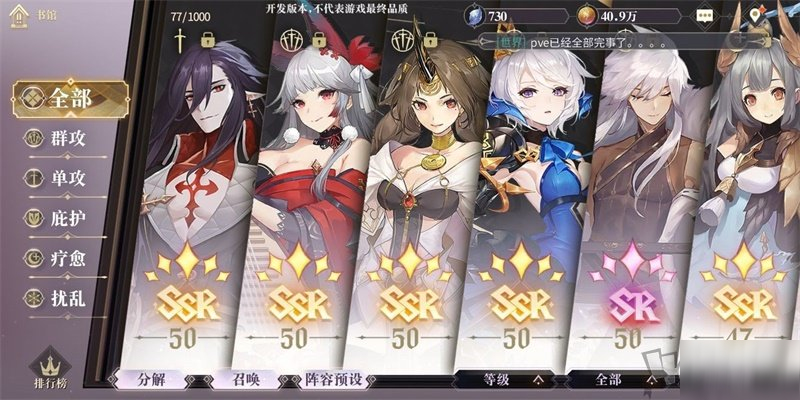The width and height of the screenshot is (800, 400).
Task: Open the chat bubble icon
Action: (x=706, y=17)
